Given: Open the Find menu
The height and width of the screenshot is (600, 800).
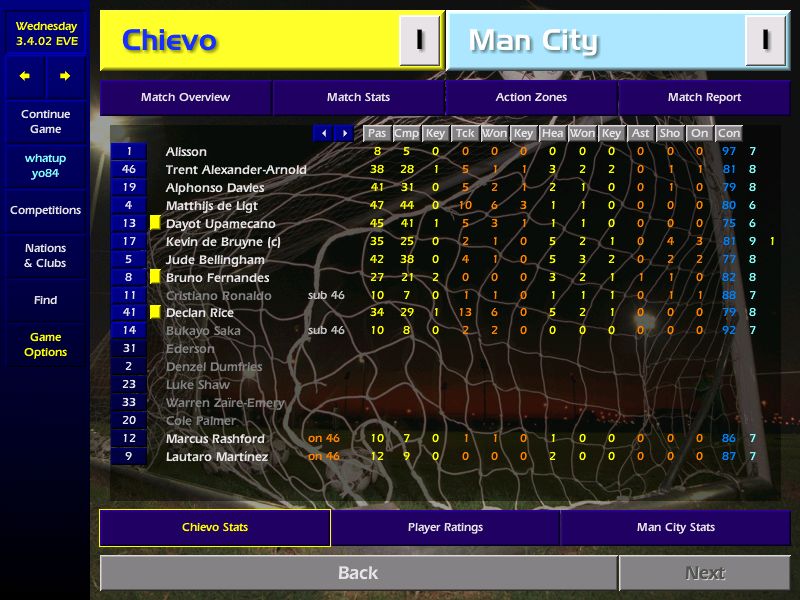Looking at the screenshot, I should (x=45, y=300).
